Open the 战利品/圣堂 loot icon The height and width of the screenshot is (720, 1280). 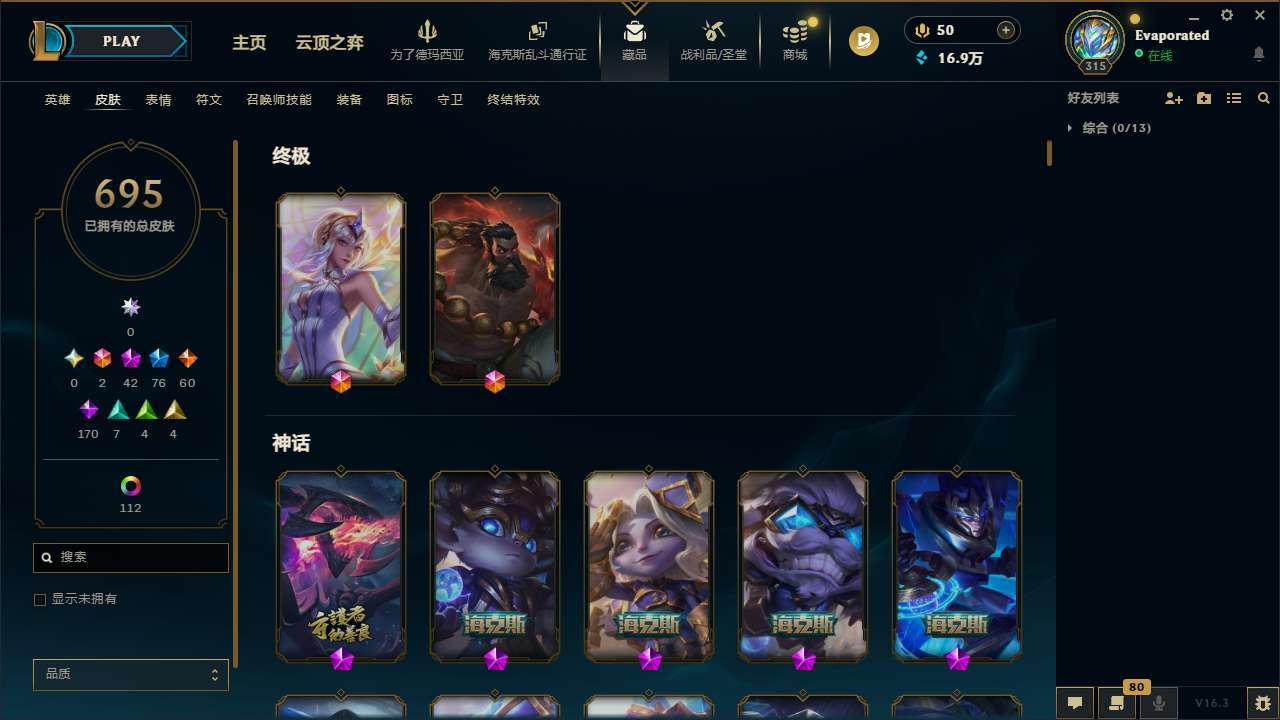coord(713,40)
